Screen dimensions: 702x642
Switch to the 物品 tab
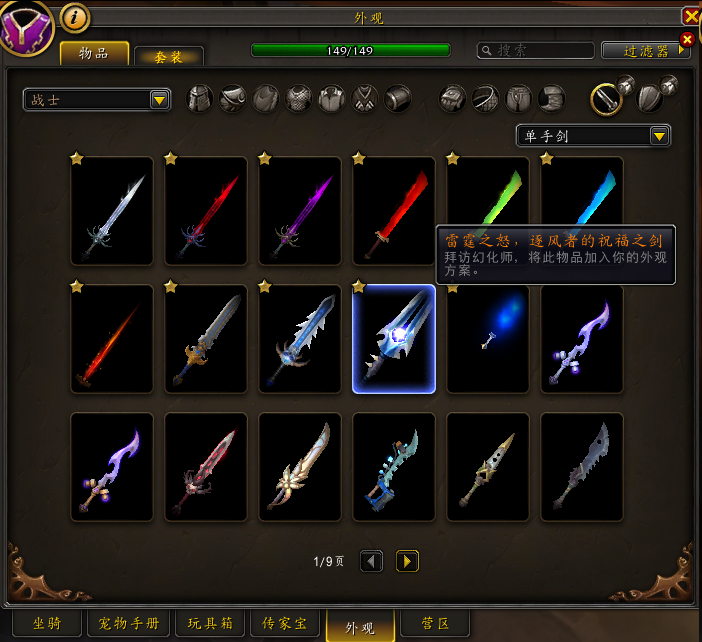pos(94,53)
